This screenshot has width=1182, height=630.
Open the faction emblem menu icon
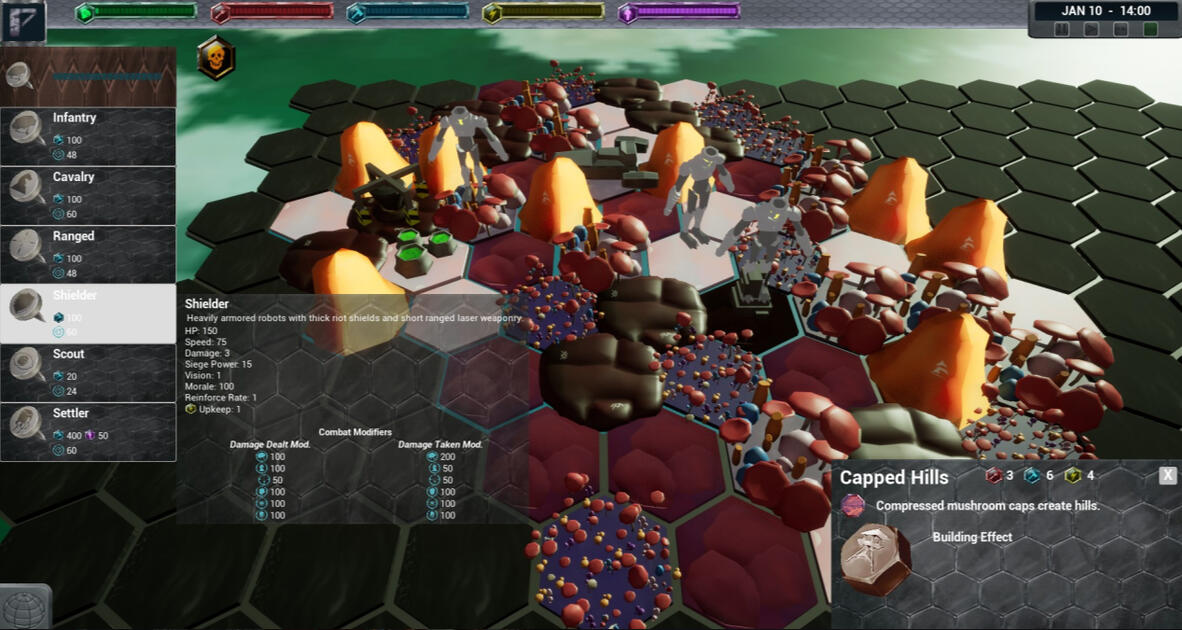[23, 21]
